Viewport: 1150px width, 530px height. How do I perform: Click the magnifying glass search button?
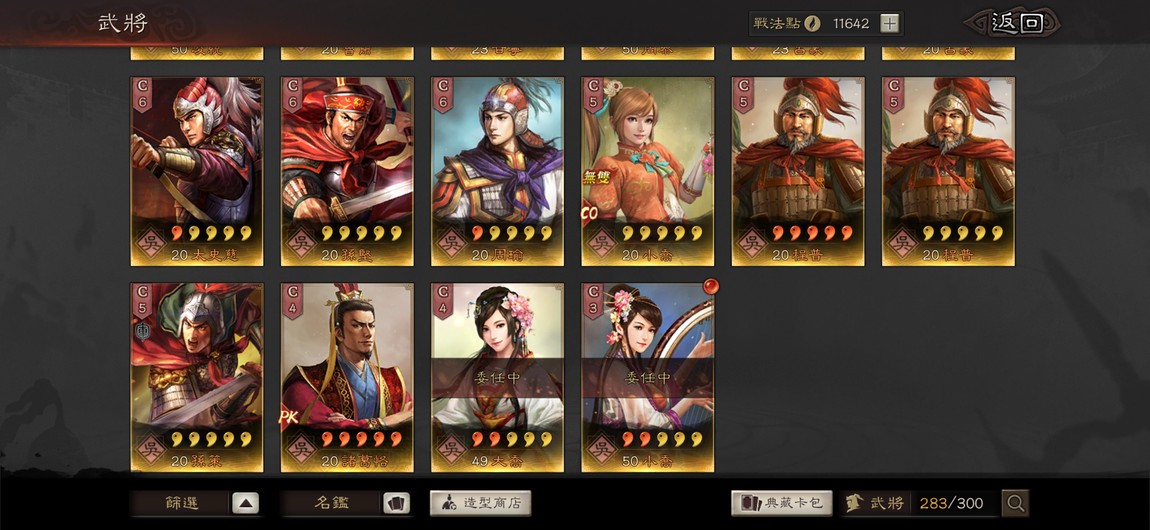pyautogui.click(x=1015, y=503)
